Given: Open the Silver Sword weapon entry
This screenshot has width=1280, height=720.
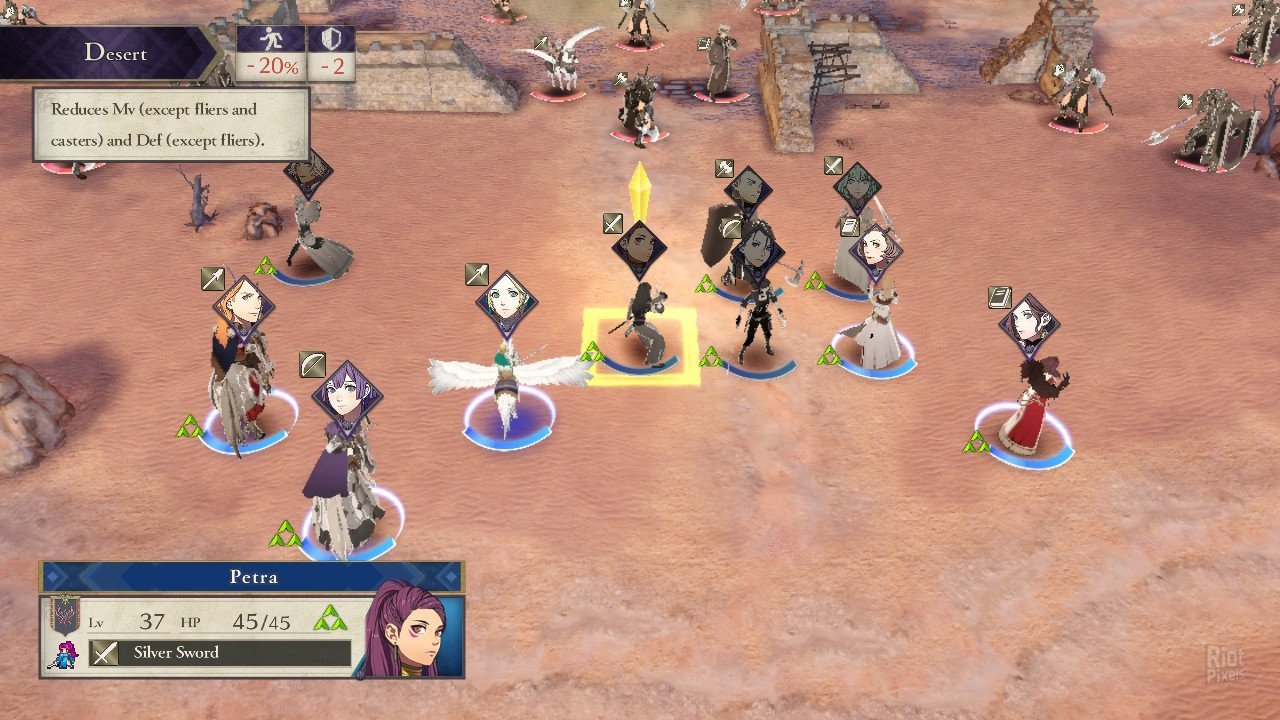Looking at the screenshot, I should [220, 653].
